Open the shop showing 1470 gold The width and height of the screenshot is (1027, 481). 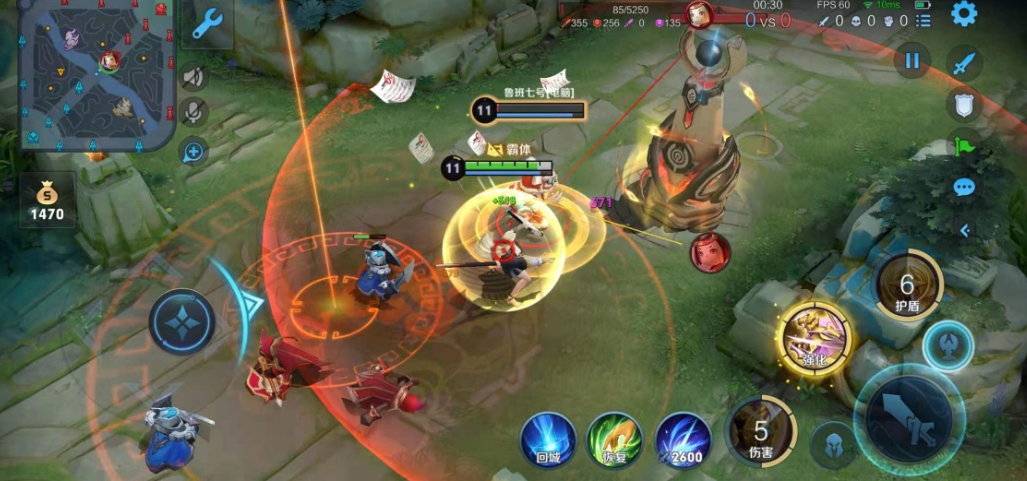point(47,200)
